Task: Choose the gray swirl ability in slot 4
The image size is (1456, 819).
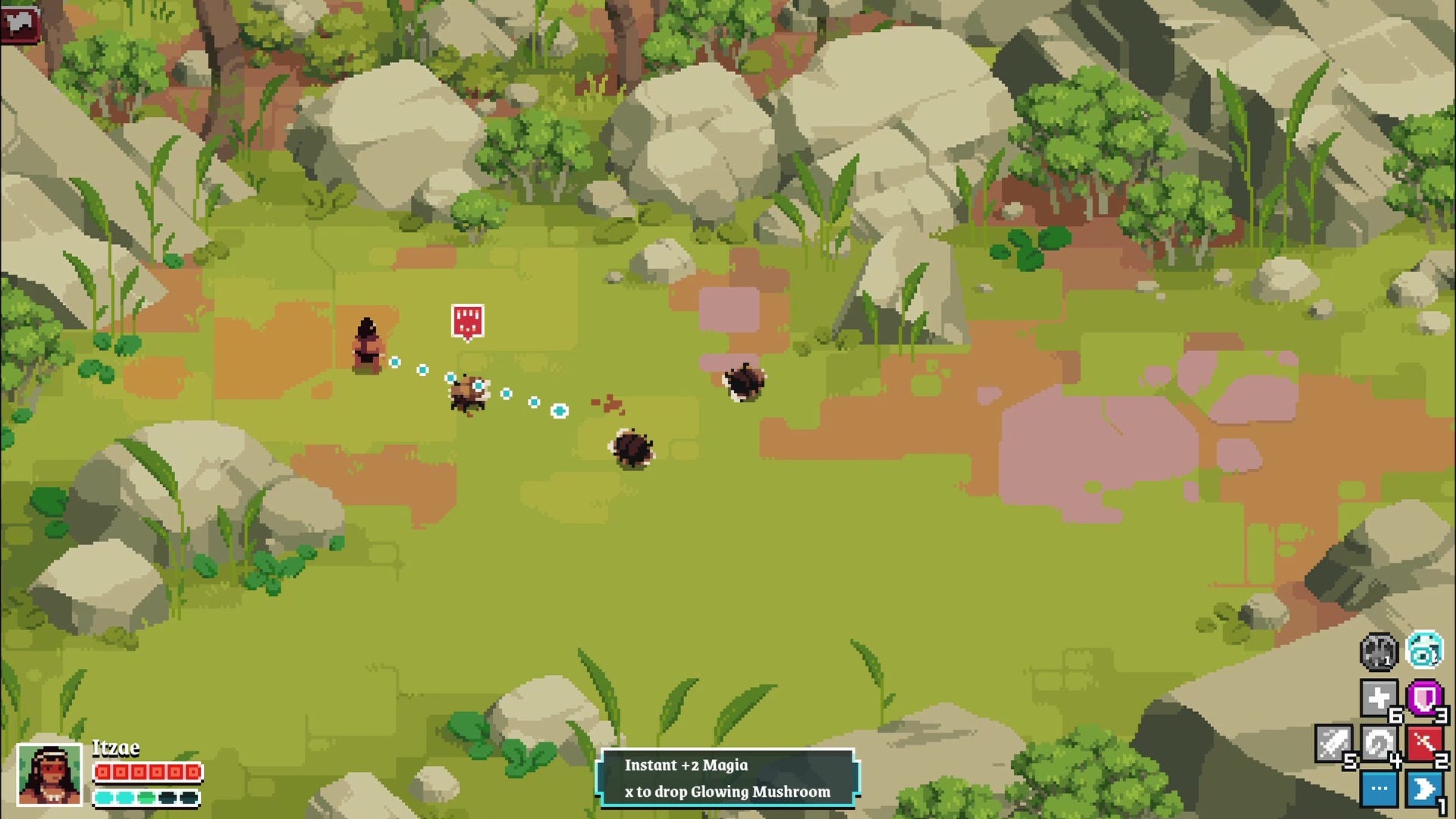Action: [x=1378, y=744]
